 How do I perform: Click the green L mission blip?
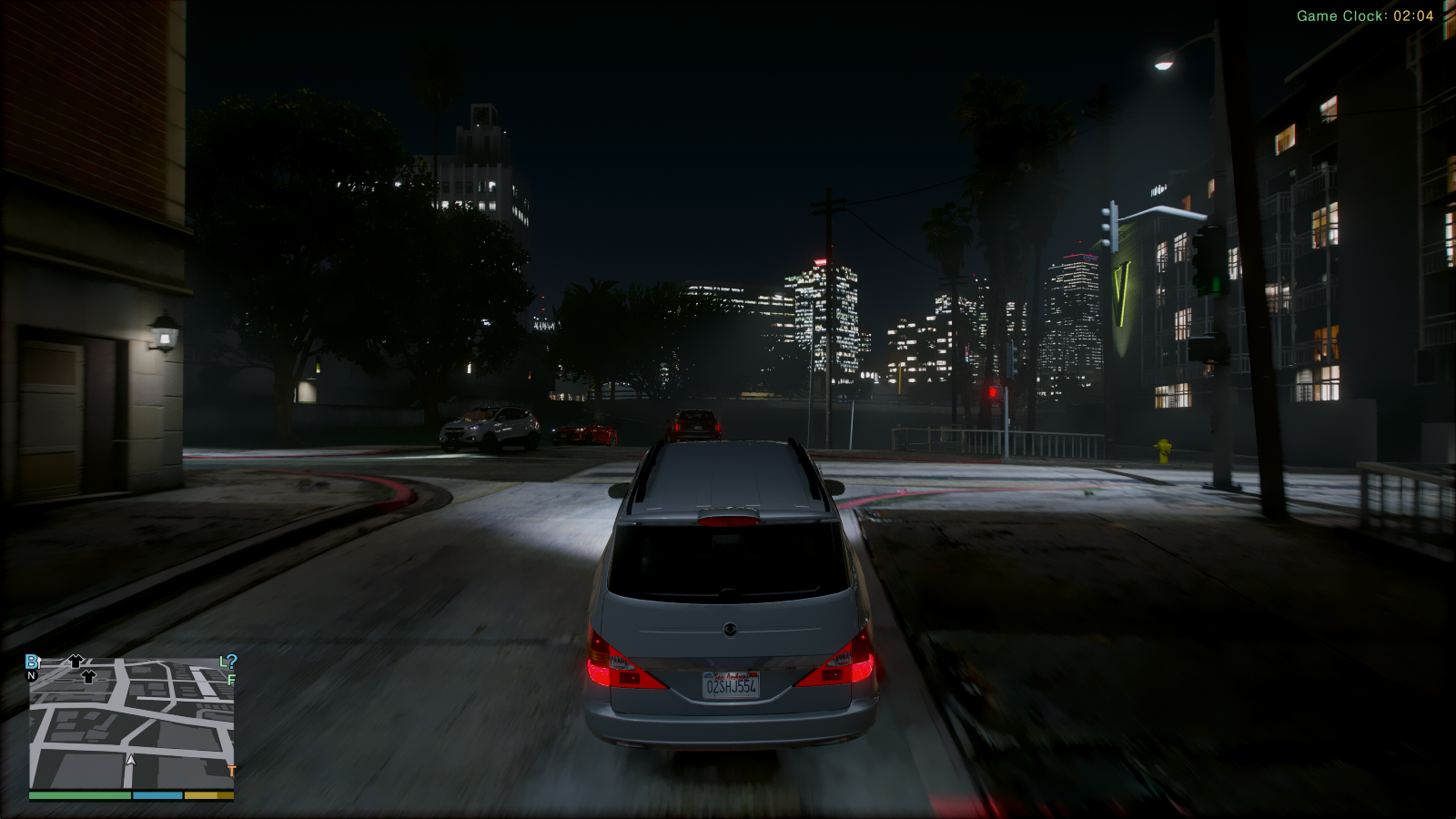click(223, 662)
